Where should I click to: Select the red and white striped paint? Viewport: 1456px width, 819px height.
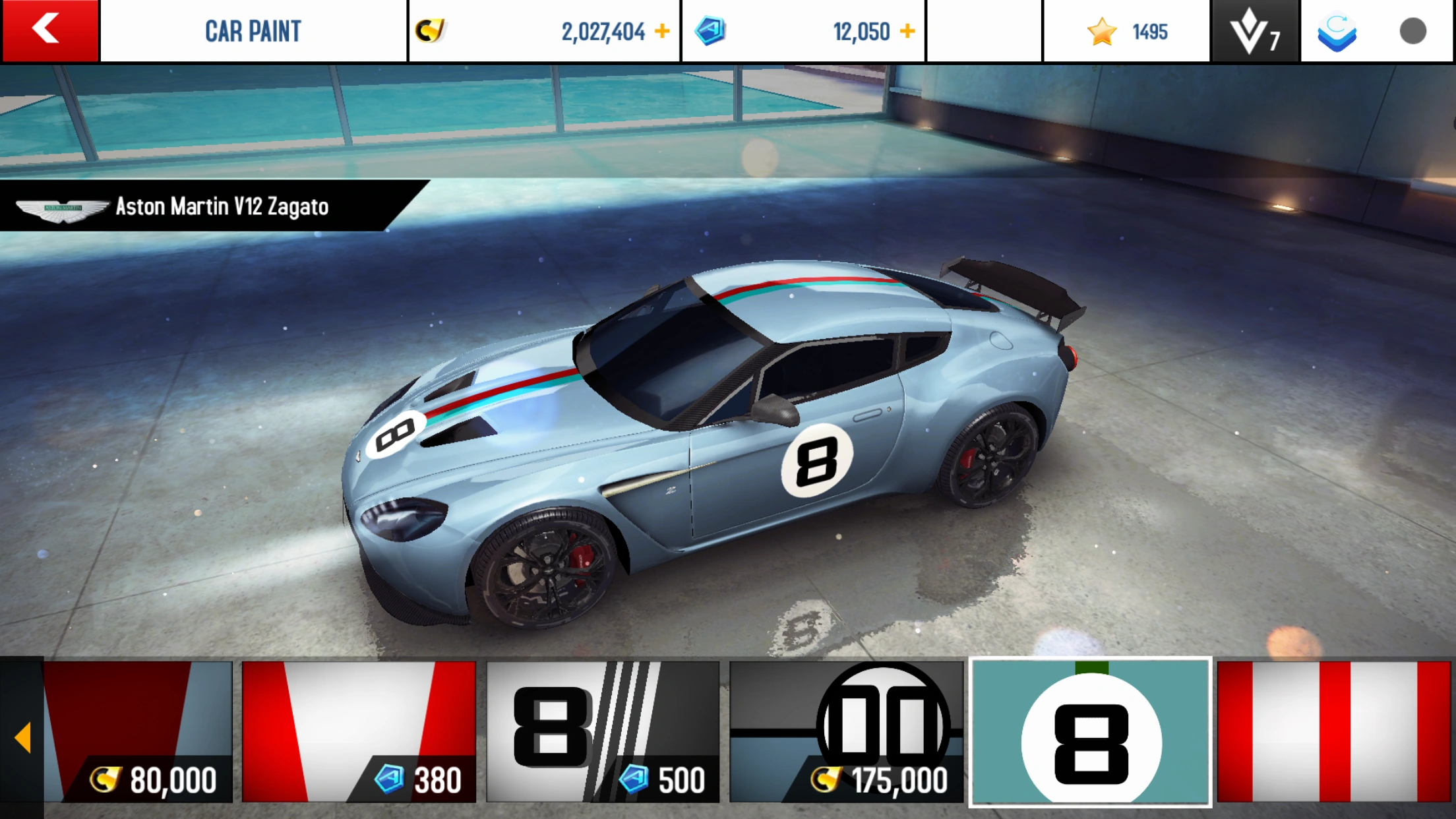tap(1333, 732)
